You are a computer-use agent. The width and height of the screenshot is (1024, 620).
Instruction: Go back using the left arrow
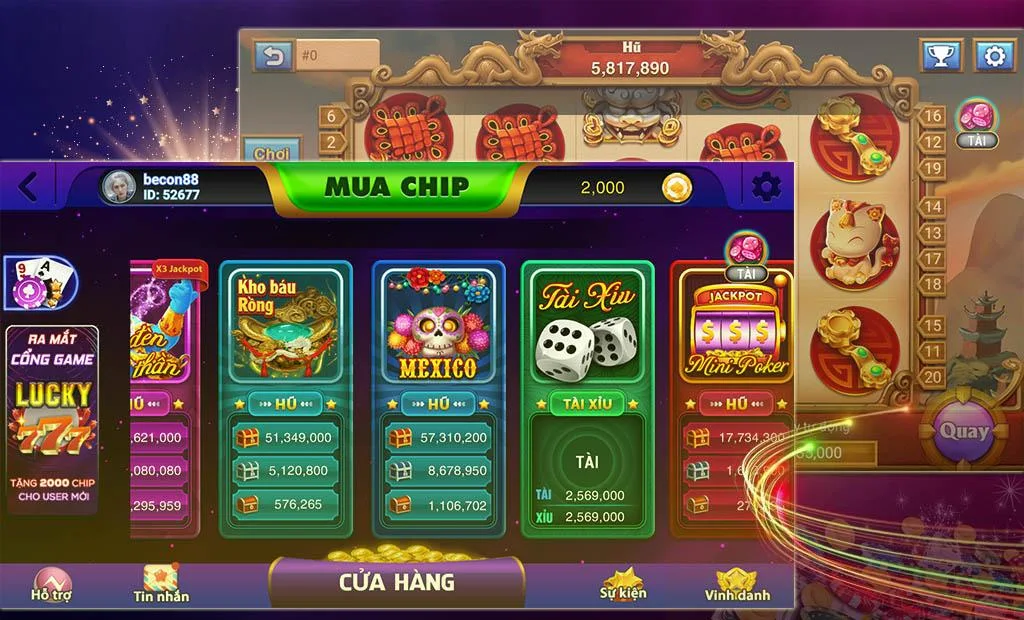click(x=28, y=186)
